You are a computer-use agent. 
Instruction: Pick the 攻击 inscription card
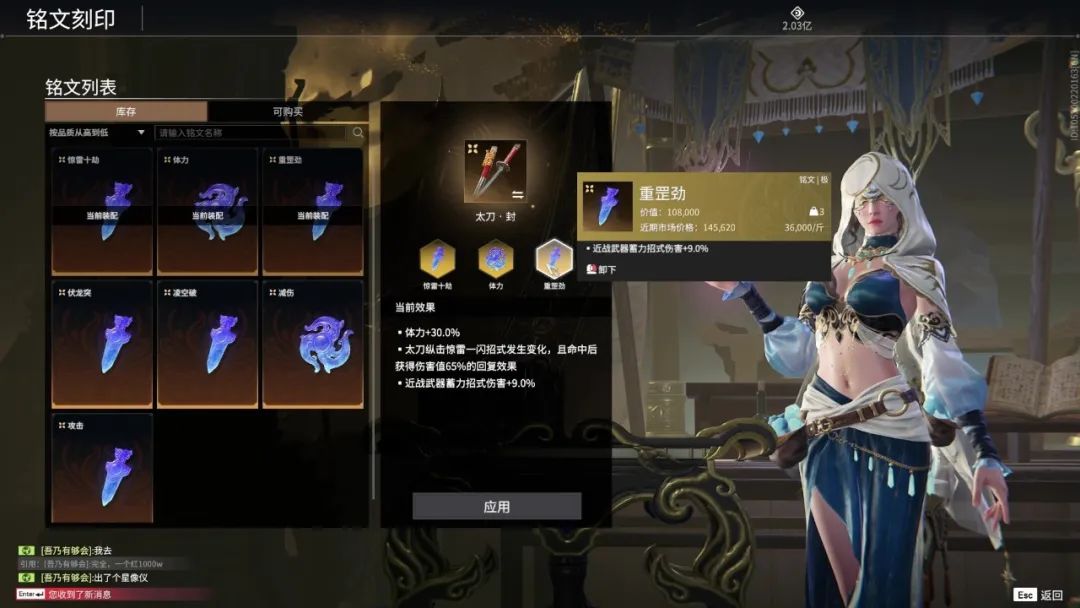click(102, 468)
